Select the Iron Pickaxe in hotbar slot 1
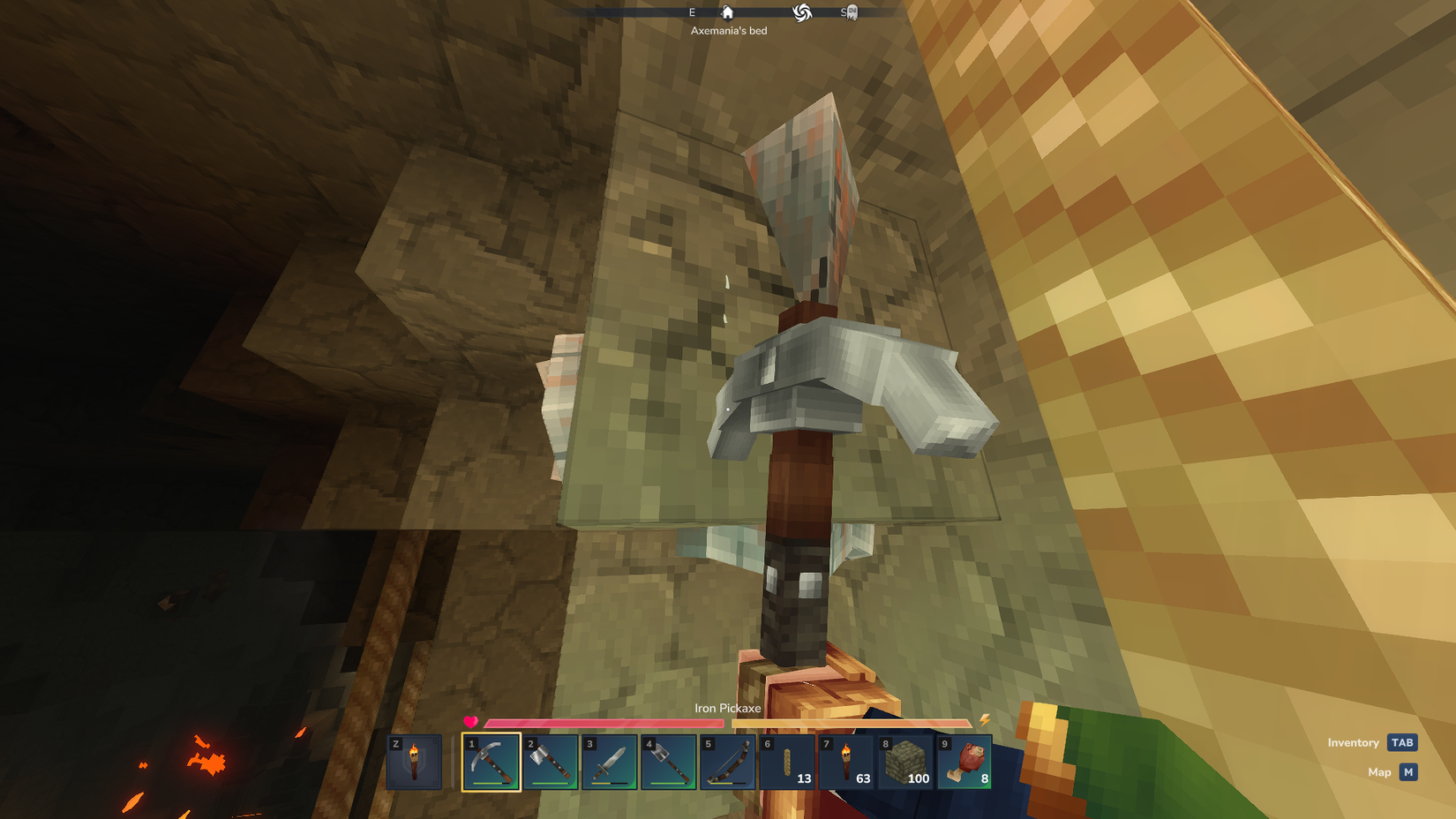Image resolution: width=1456 pixels, height=819 pixels. click(492, 762)
